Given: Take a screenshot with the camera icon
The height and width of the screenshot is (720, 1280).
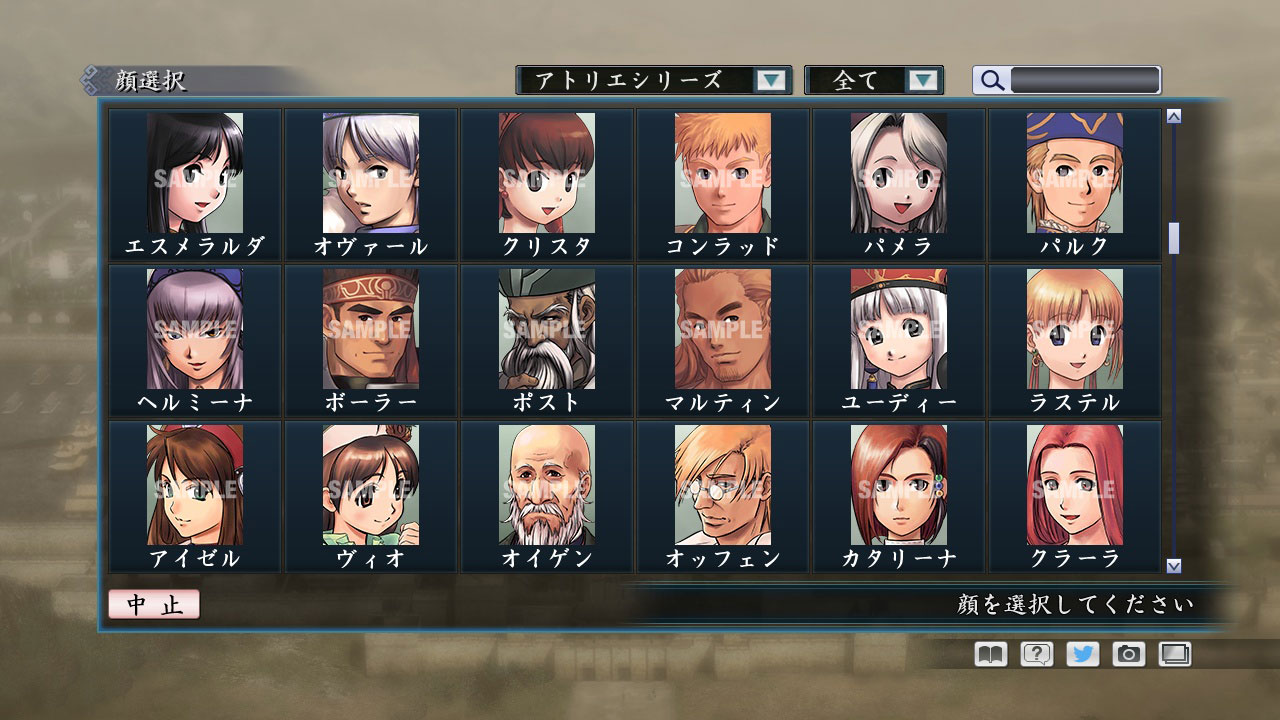Looking at the screenshot, I should click(1126, 654).
